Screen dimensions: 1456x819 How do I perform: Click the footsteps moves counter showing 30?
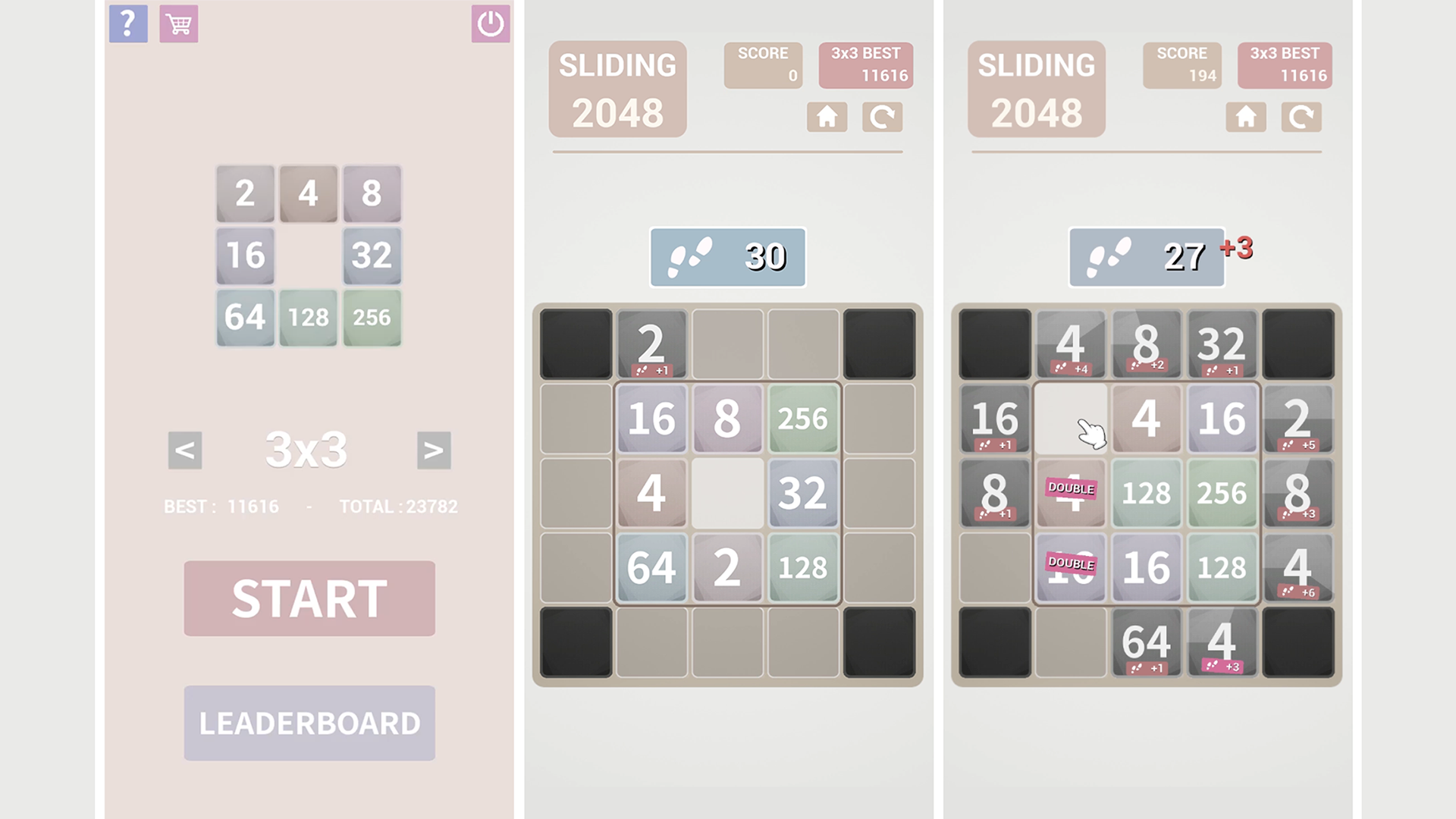click(726, 257)
